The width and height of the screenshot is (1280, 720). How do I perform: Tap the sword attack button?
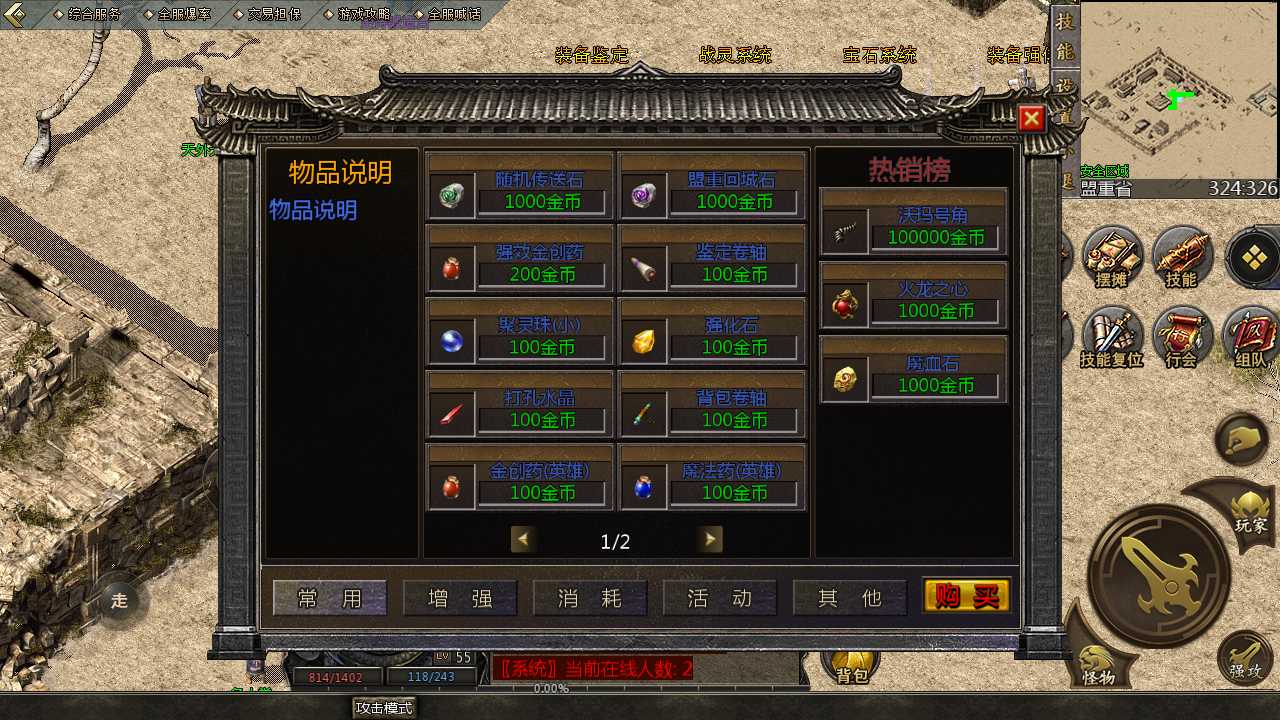1159,573
